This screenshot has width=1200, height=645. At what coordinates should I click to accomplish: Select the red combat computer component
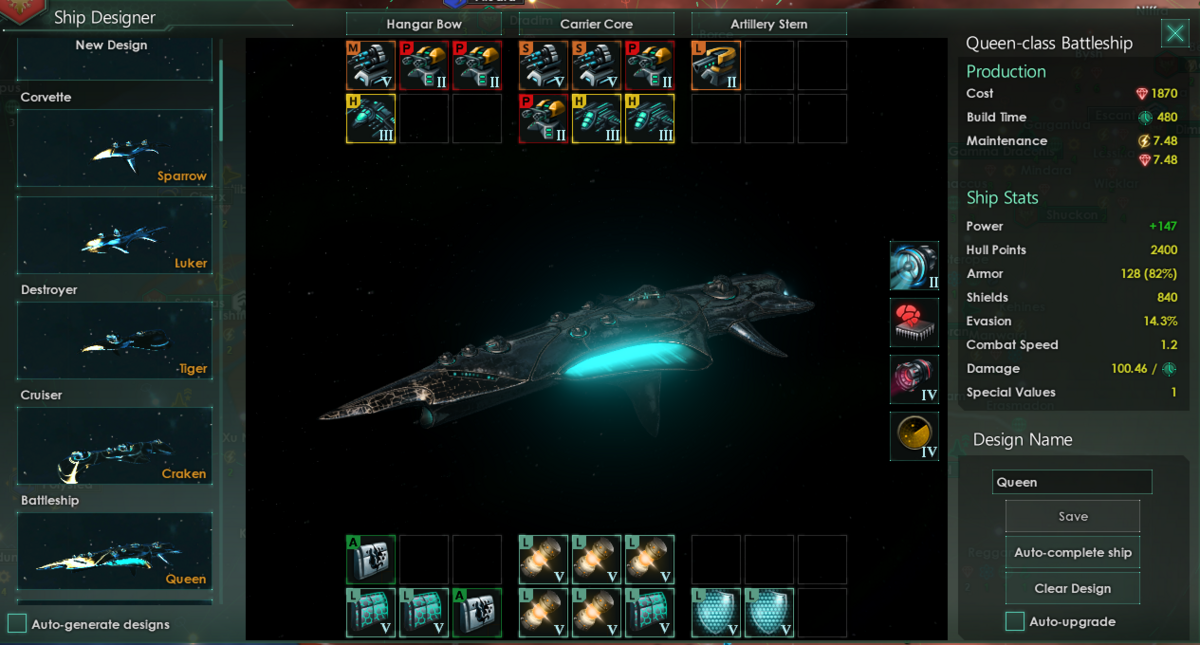pyautogui.click(x=914, y=323)
